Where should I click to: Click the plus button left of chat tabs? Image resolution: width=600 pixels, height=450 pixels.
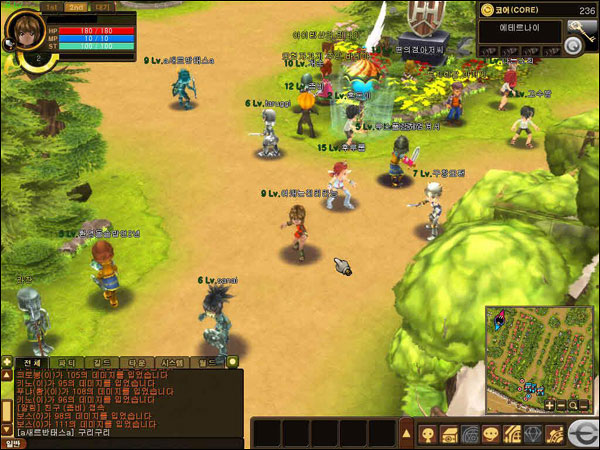click(x=7, y=362)
